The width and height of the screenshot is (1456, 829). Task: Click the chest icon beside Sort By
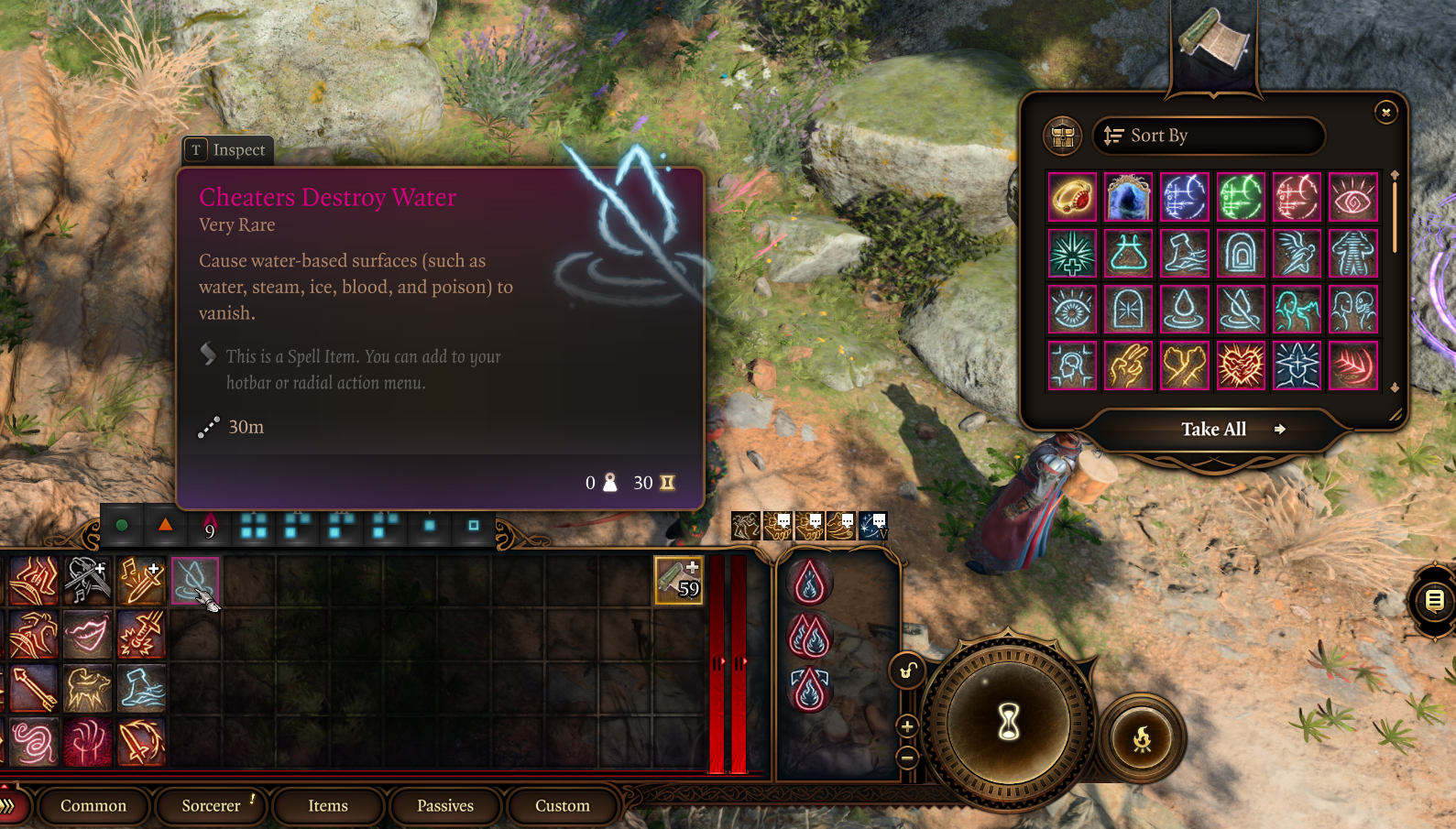(1063, 136)
